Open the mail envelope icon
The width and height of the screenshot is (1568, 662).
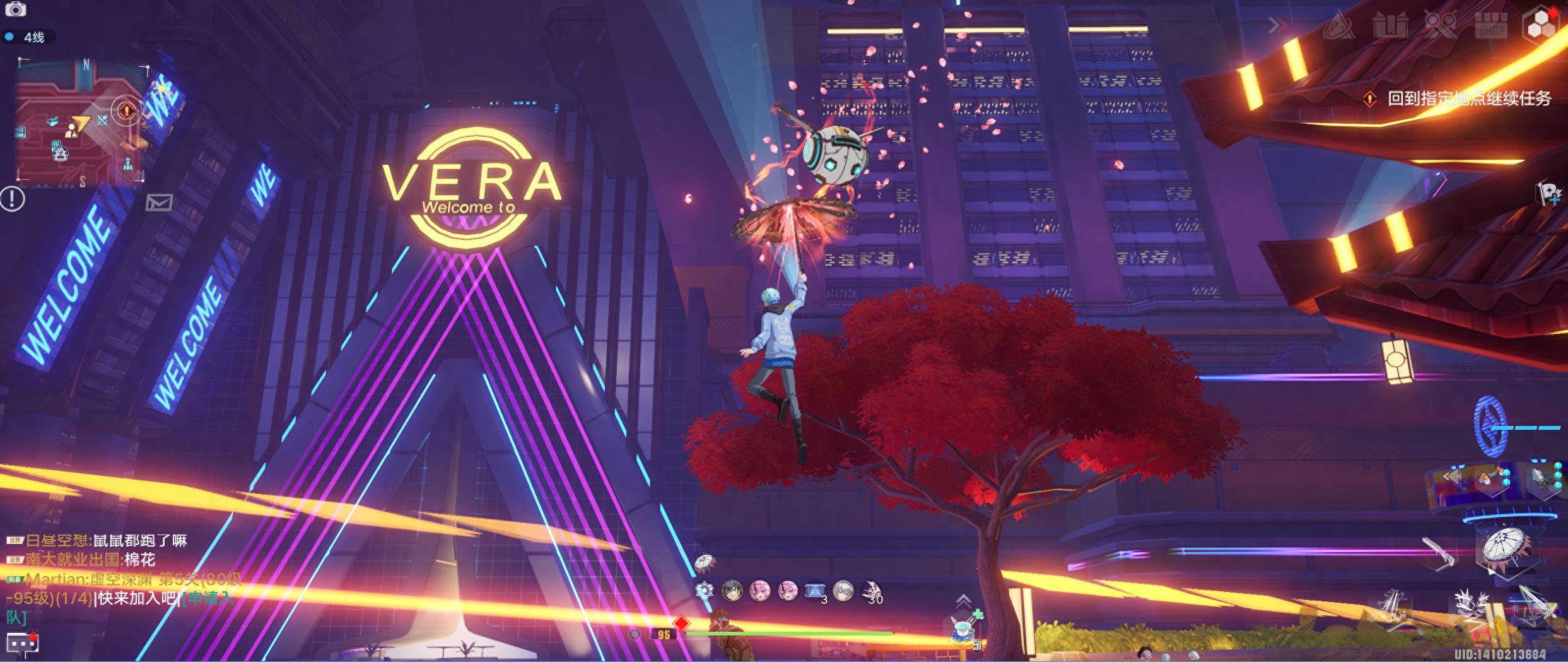[159, 203]
